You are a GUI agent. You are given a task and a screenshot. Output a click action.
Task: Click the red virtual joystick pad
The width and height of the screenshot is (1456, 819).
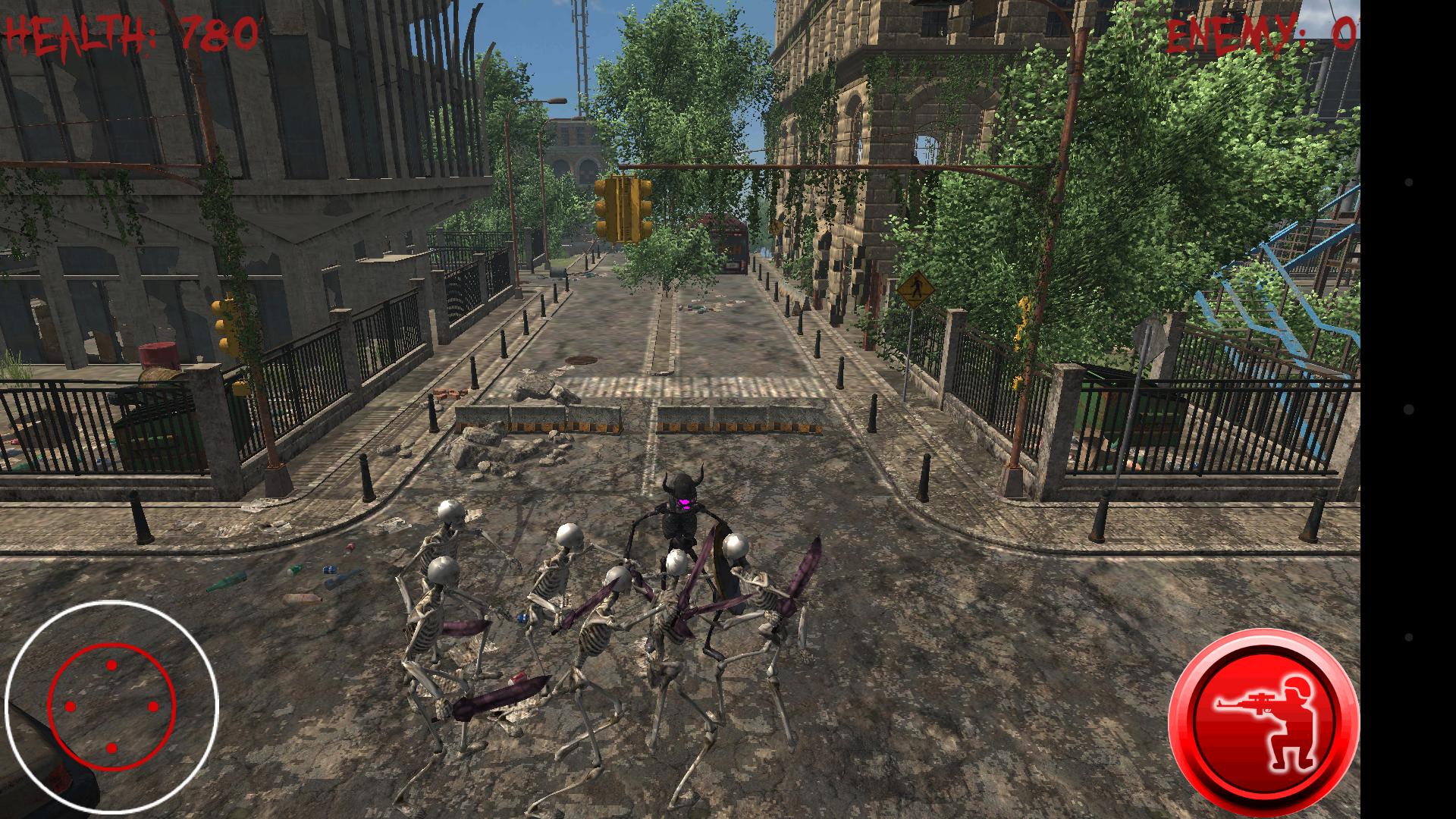click(x=111, y=707)
